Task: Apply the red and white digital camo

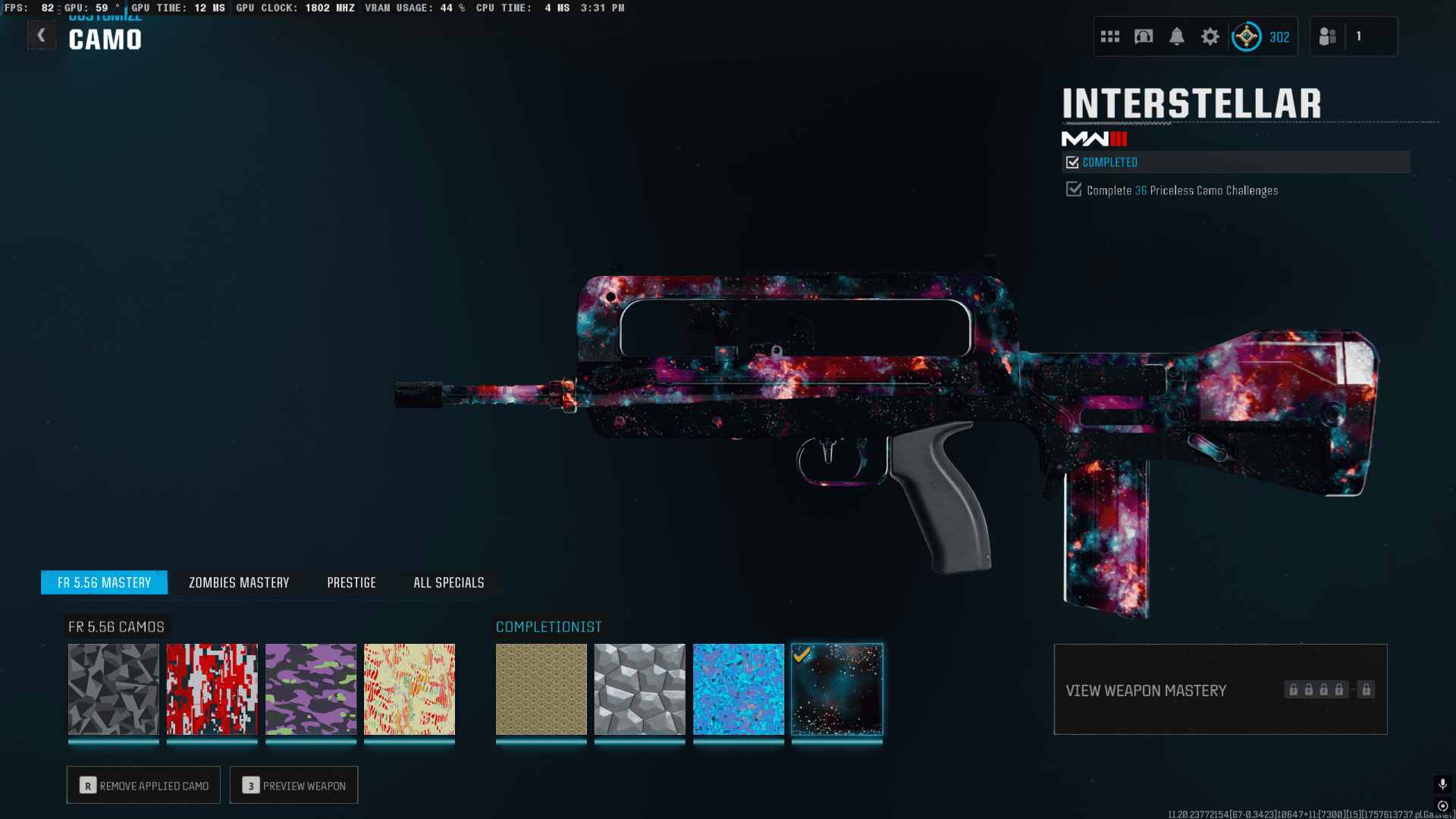Action: click(x=212, y=689)
